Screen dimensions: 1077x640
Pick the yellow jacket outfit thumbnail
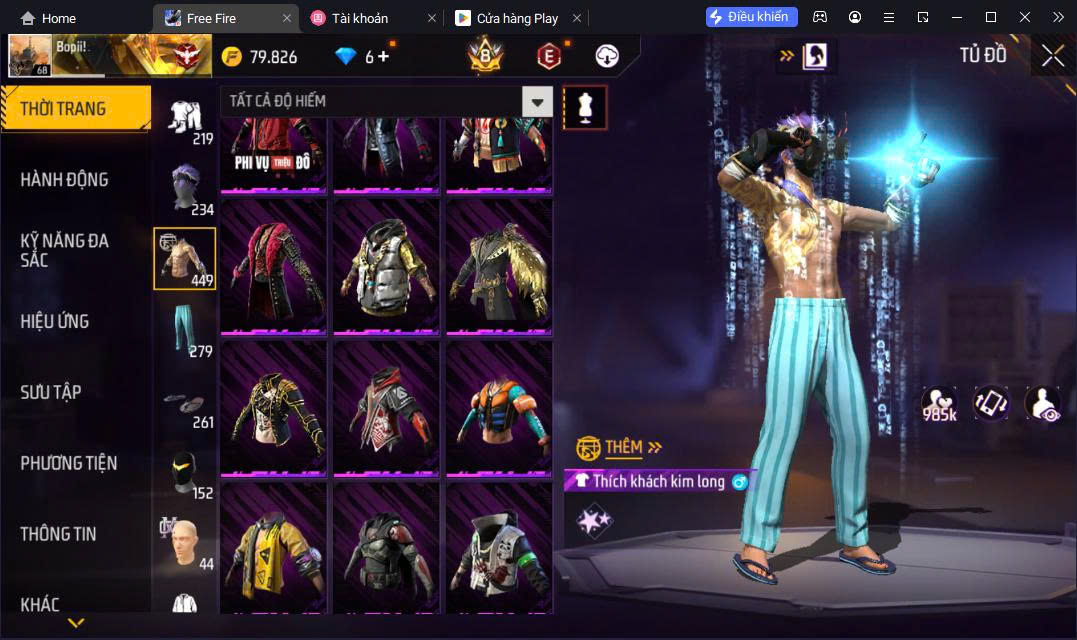(273, 548)
